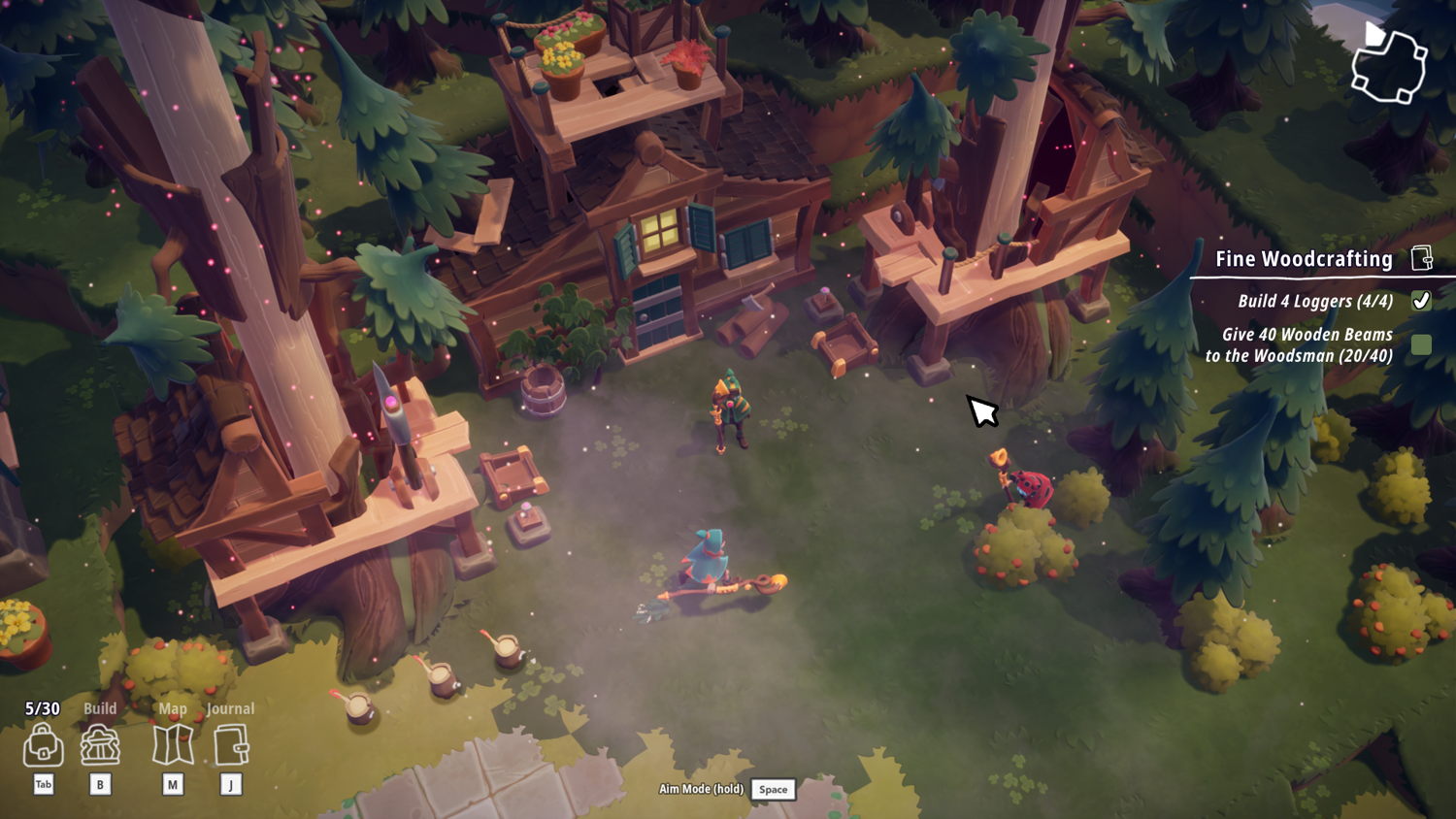Screen dimensions: 1456x819
Task: Open the backpack inventory icon
Action: (x=43, y=746)
